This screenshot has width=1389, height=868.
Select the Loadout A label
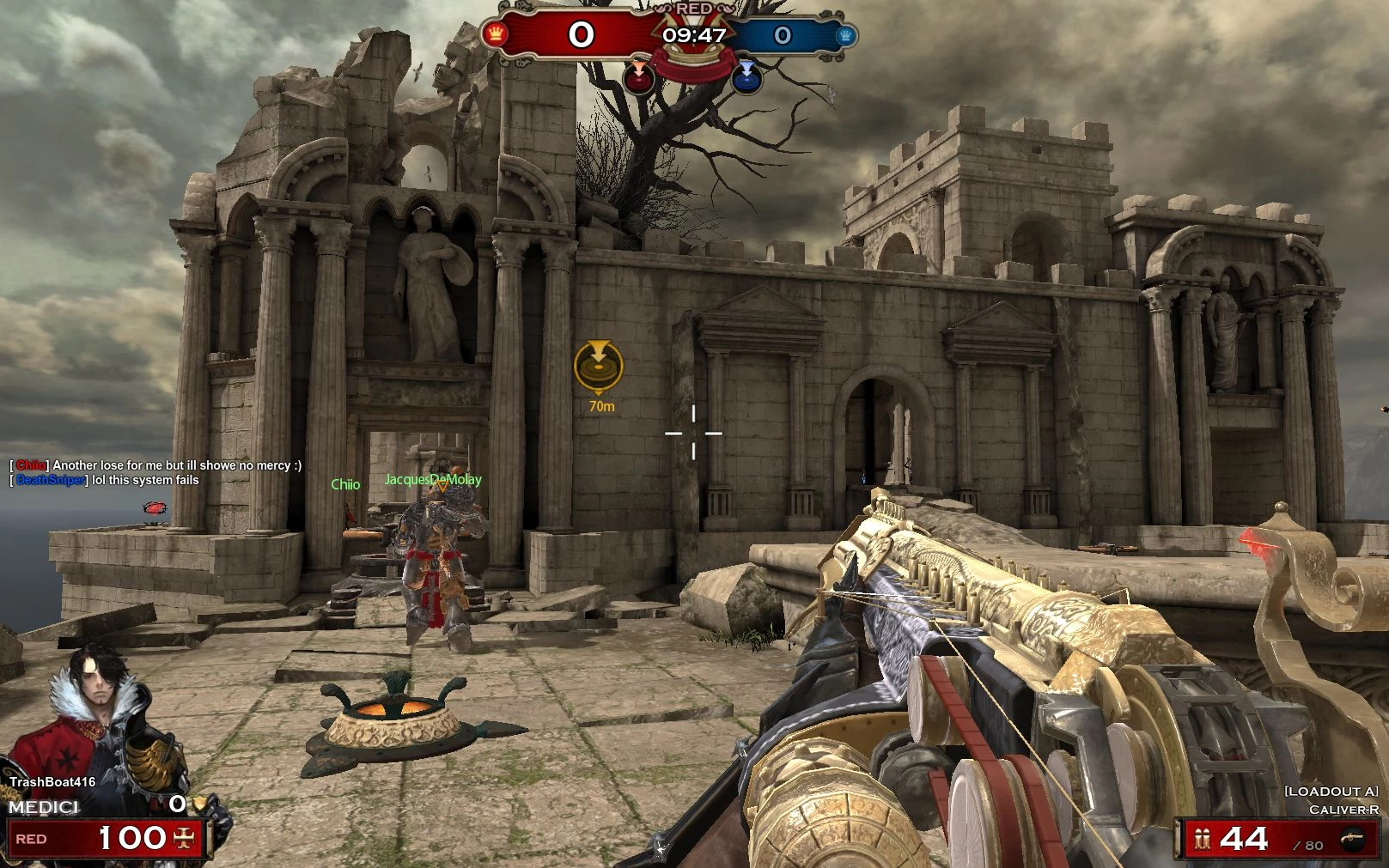[x=1331, y=791]
